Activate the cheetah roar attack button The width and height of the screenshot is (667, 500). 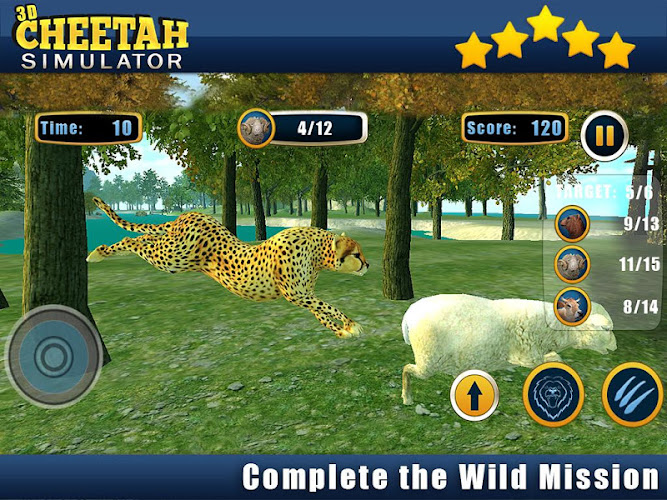[553, 393]
